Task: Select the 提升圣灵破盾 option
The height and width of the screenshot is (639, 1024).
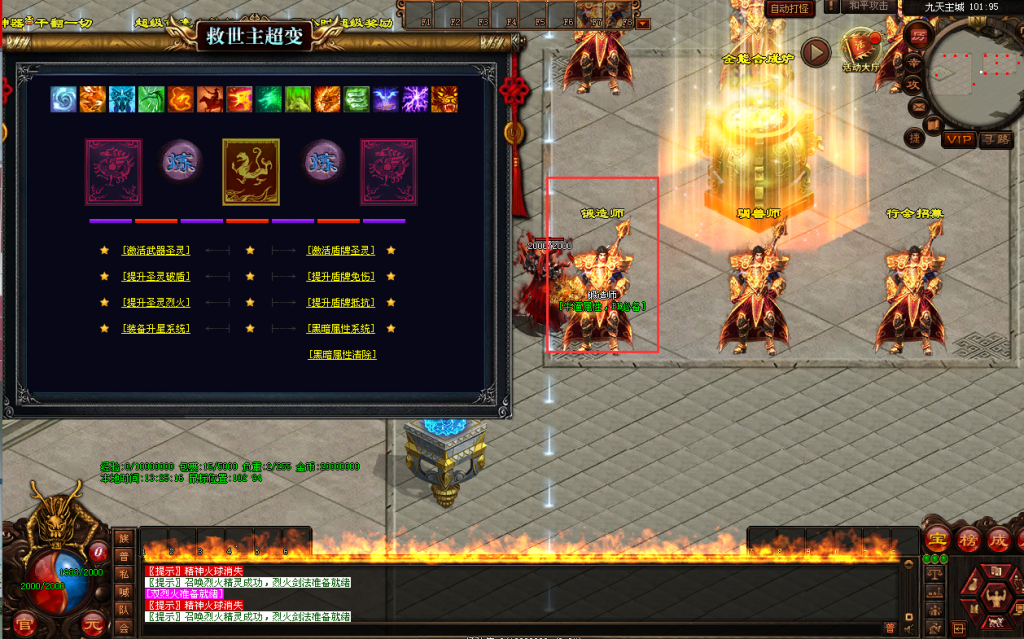Action: tap(155, 276)
